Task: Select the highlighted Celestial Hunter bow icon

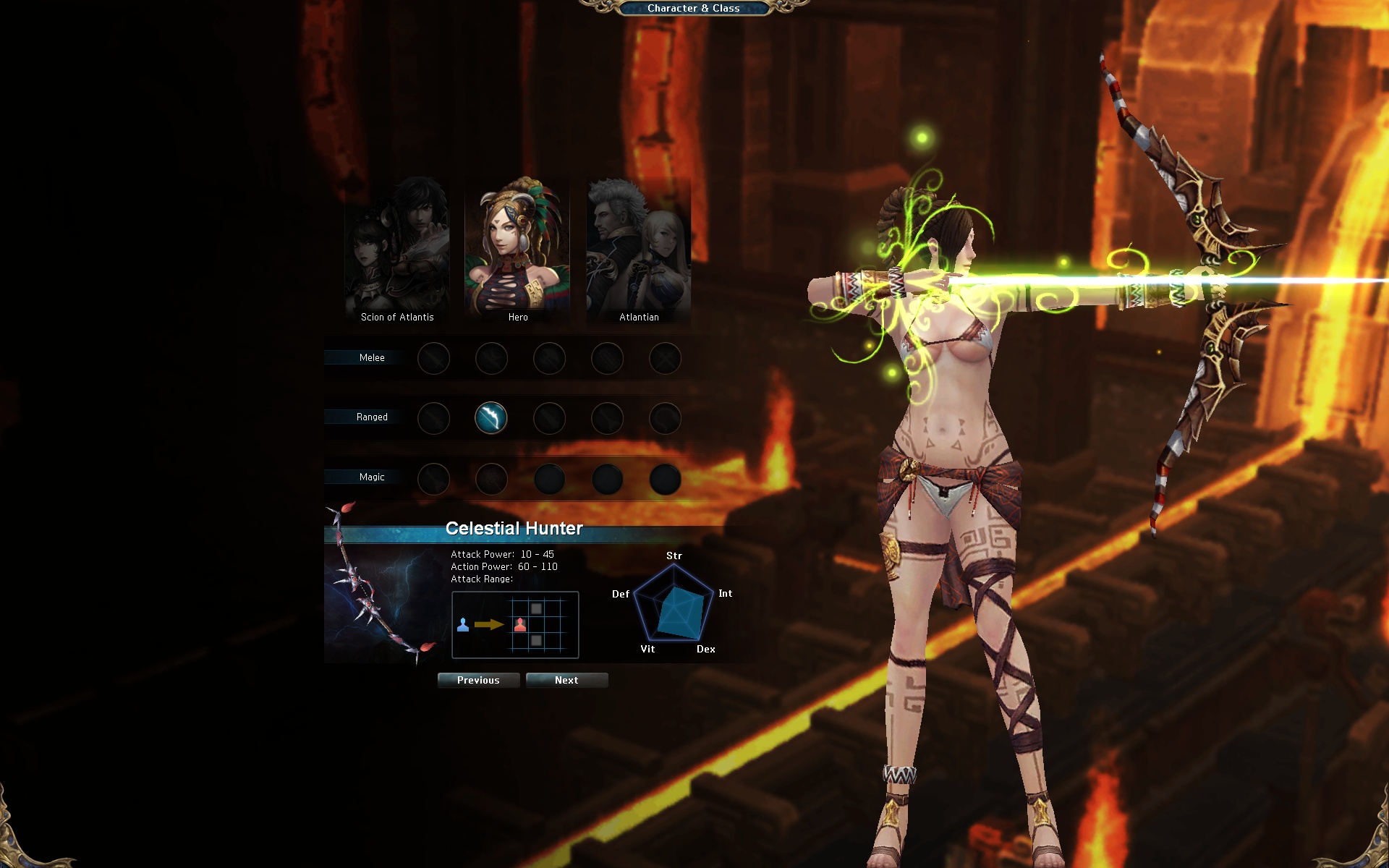Action: tap(491, 418)
